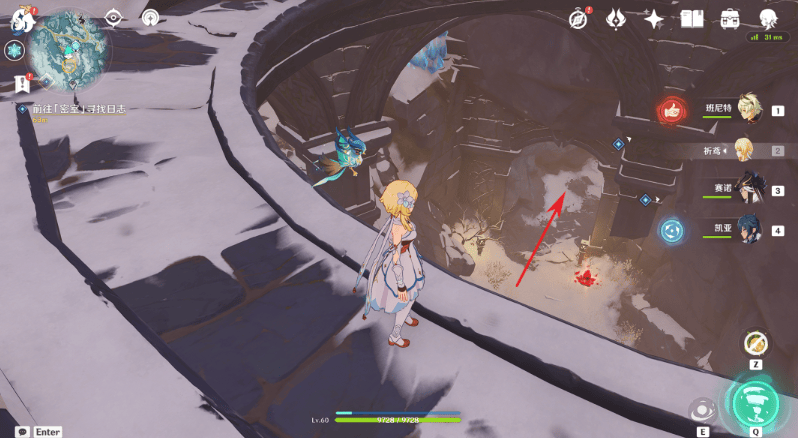Screen dimensions: 798x438
Task: Activate the elemental skill icon
Action: 701,410
